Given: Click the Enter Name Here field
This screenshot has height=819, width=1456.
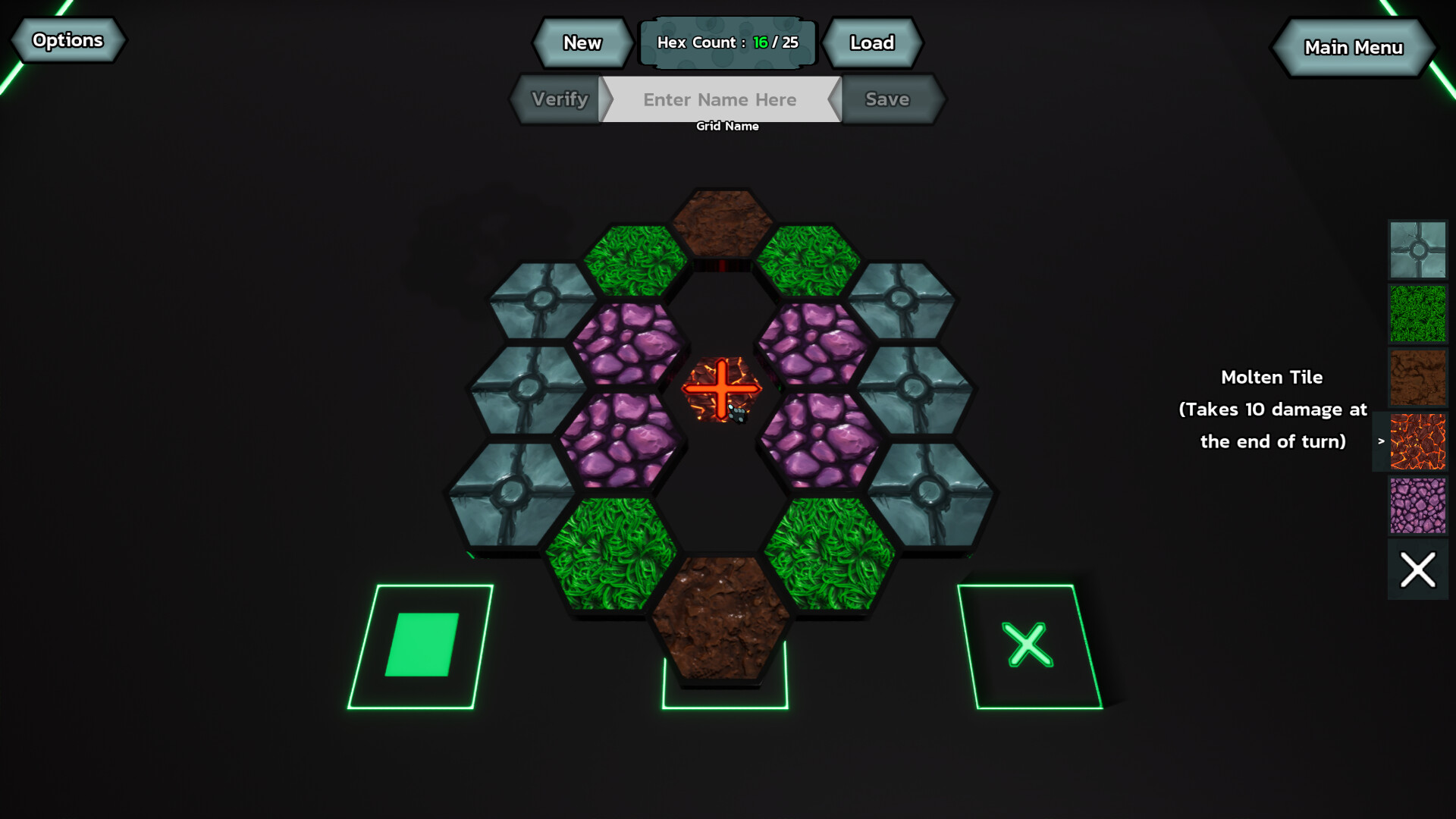Looking at the screenshot, I should [x=719, y=99].
